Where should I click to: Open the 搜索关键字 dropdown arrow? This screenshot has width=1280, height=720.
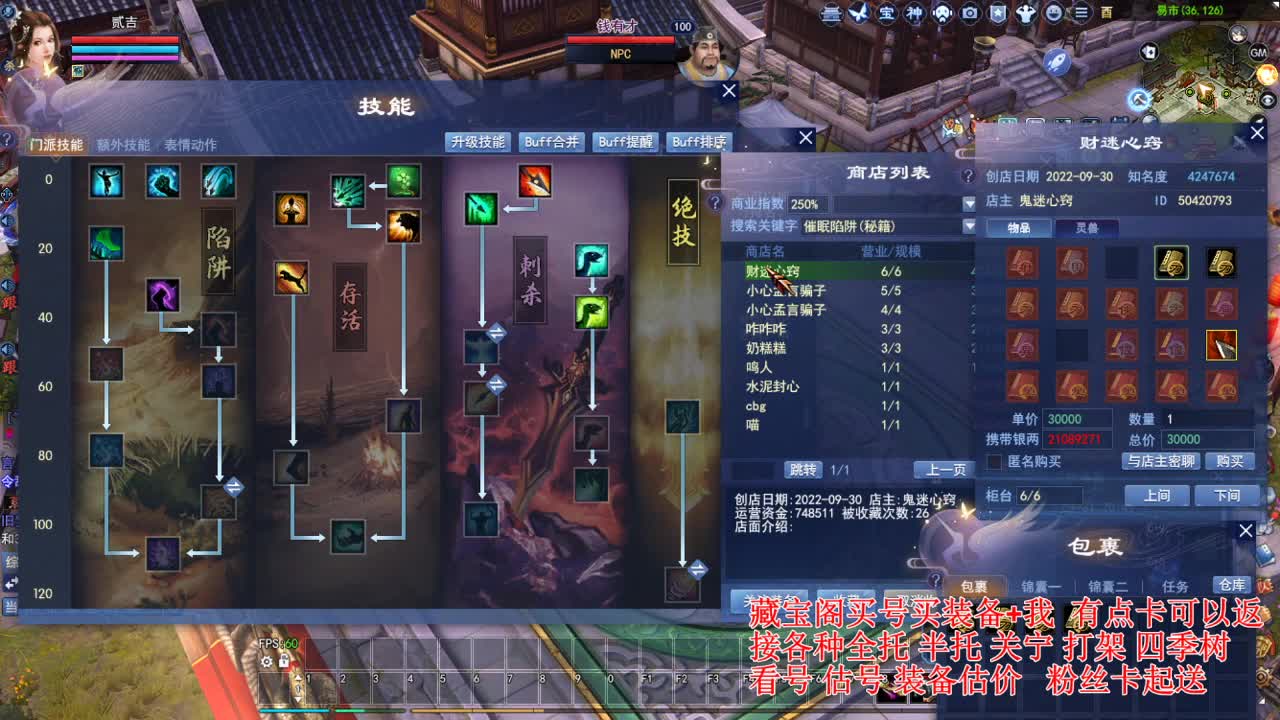969,227
